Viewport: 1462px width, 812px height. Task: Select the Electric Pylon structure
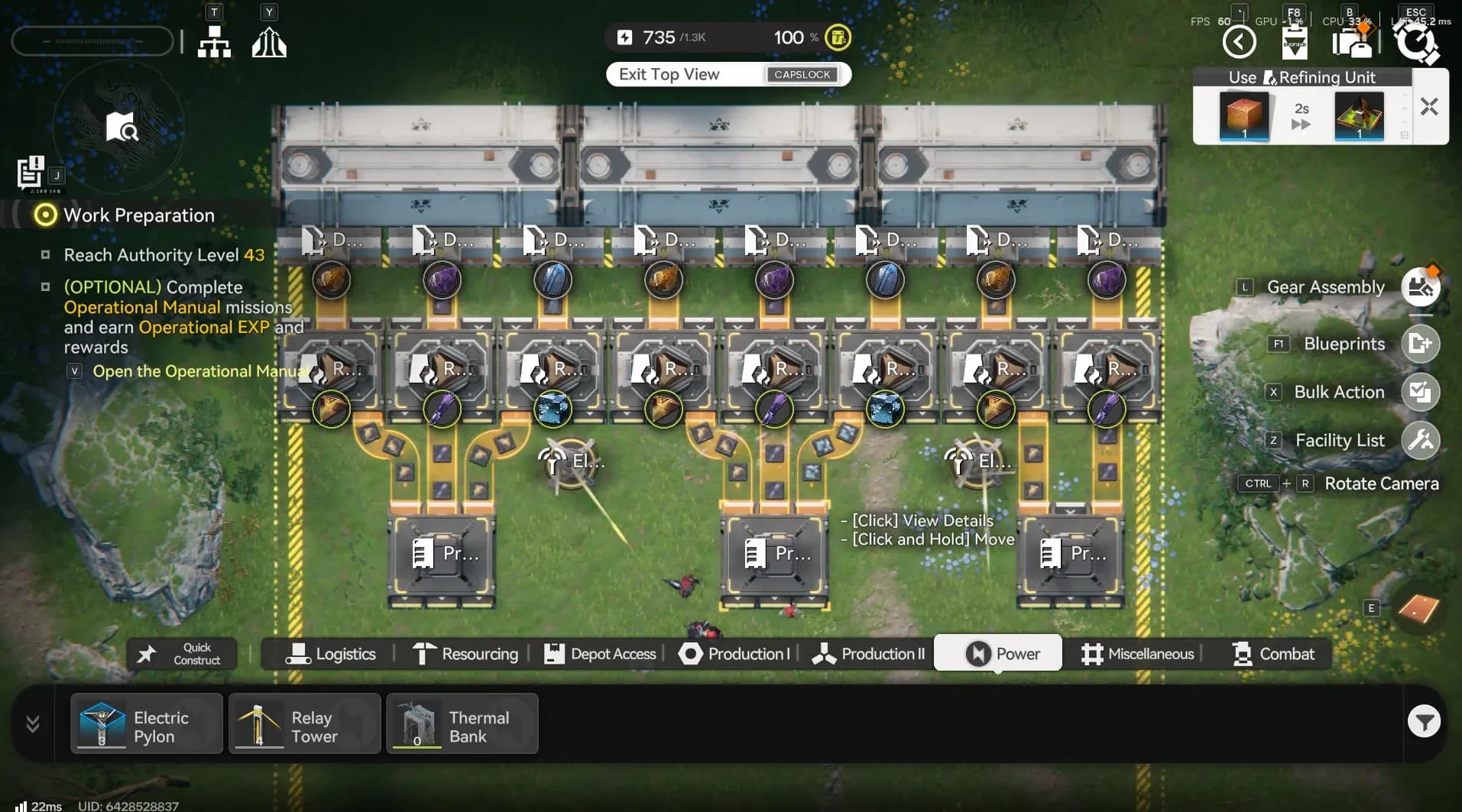[x=147, y=723]
